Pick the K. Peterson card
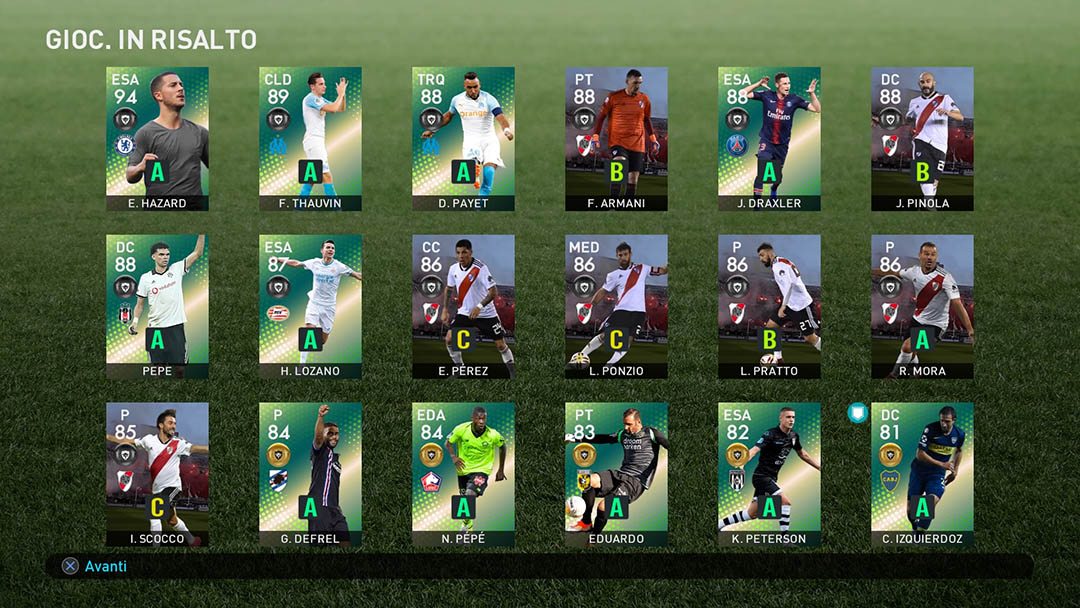This screenshot has width=1080, height=608. 769,474
